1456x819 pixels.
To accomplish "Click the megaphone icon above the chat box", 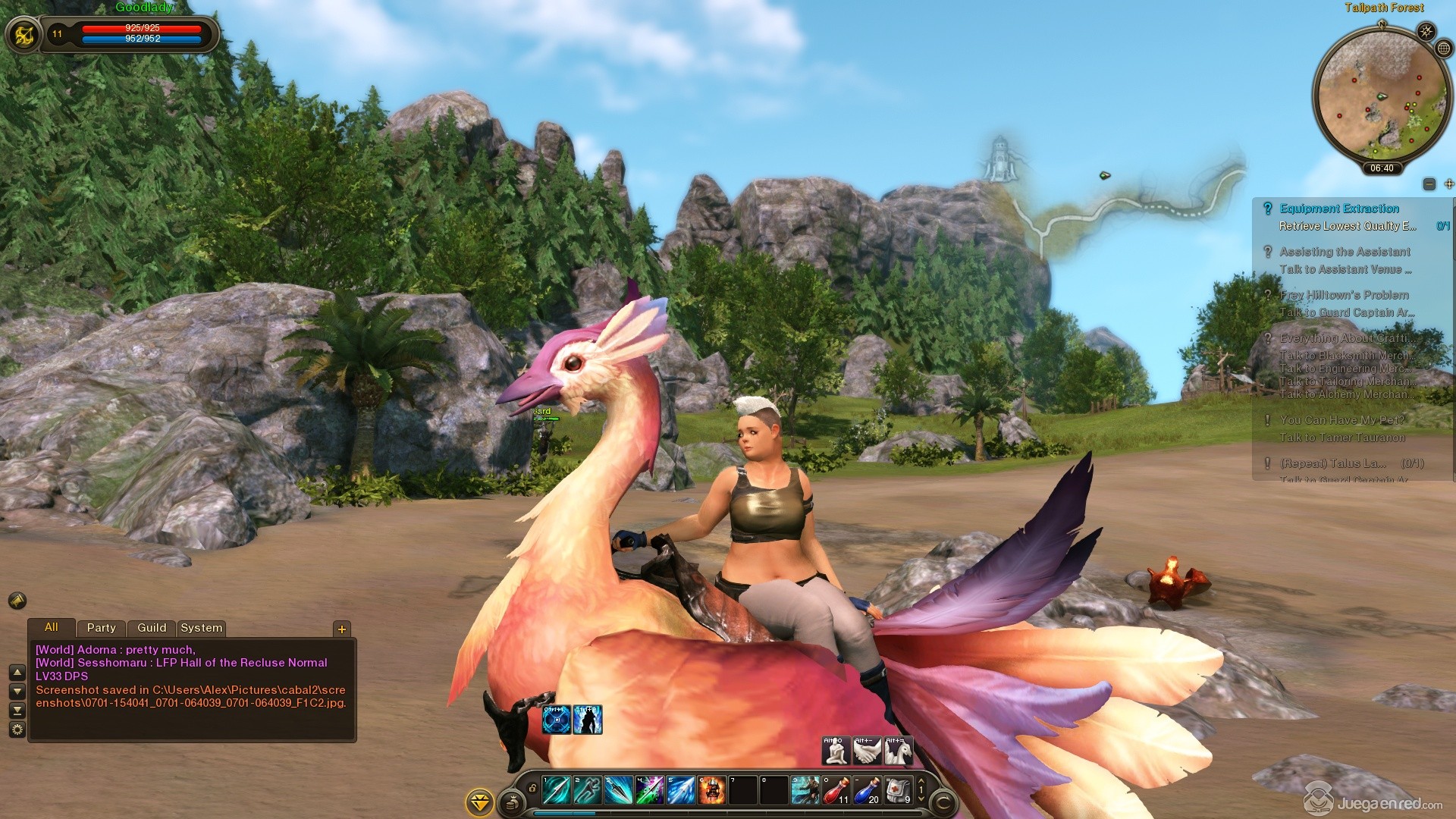I will tap(17, 601).
